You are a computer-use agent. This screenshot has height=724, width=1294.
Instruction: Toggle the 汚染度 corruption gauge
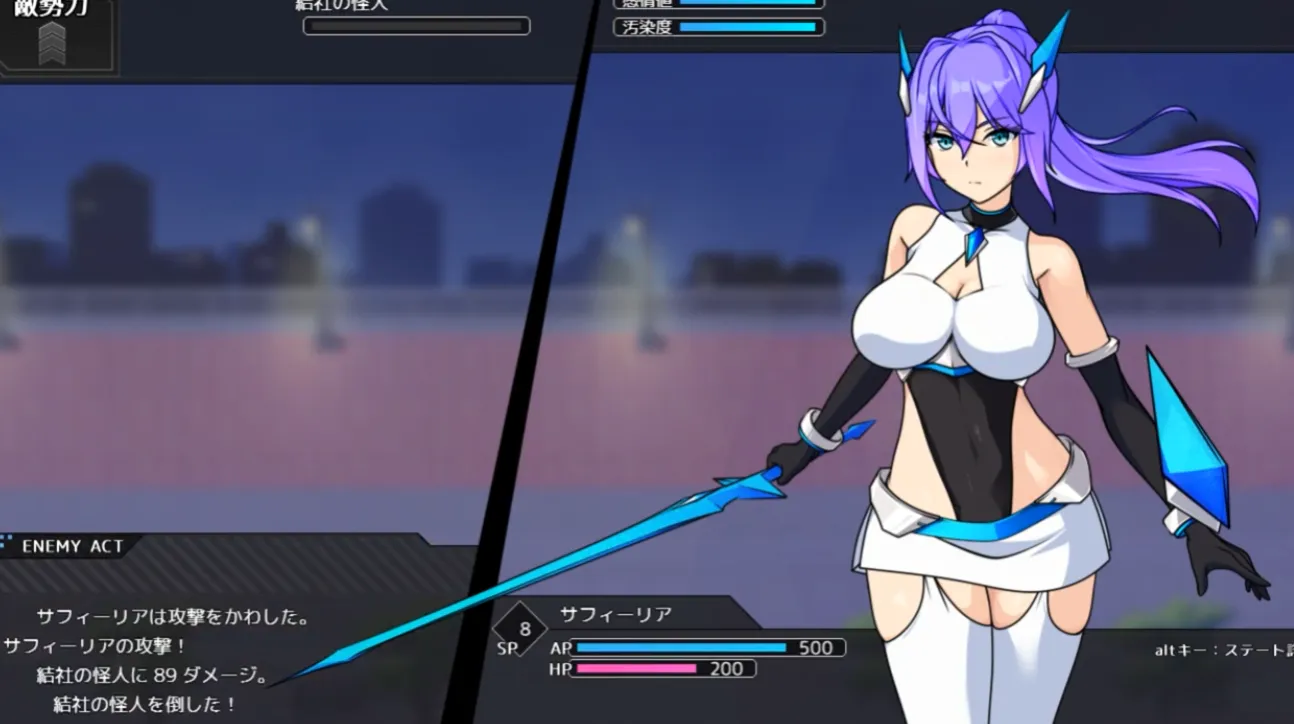748,27
